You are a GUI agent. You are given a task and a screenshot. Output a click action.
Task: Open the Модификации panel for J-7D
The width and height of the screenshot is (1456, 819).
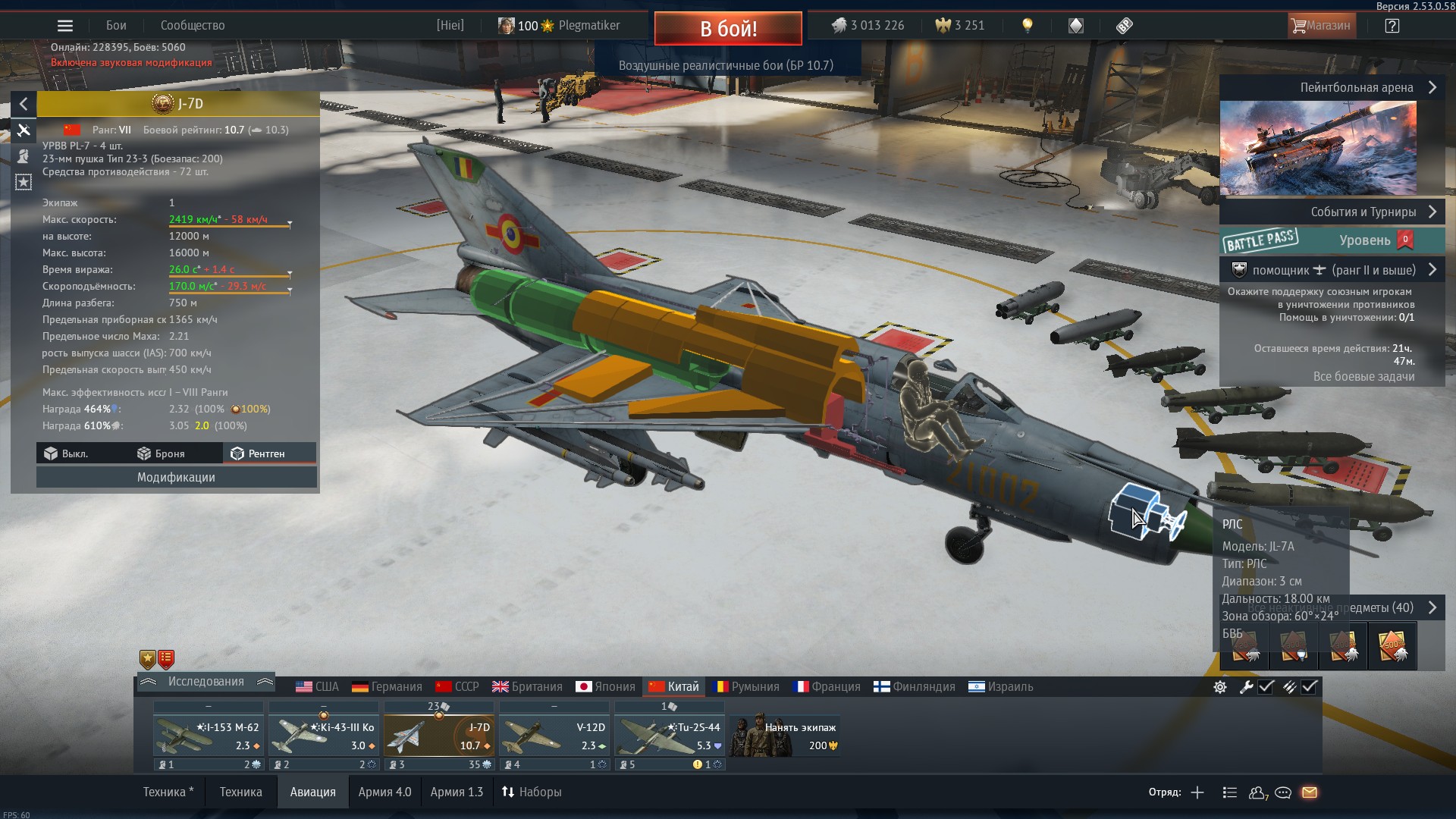[176, 477]
